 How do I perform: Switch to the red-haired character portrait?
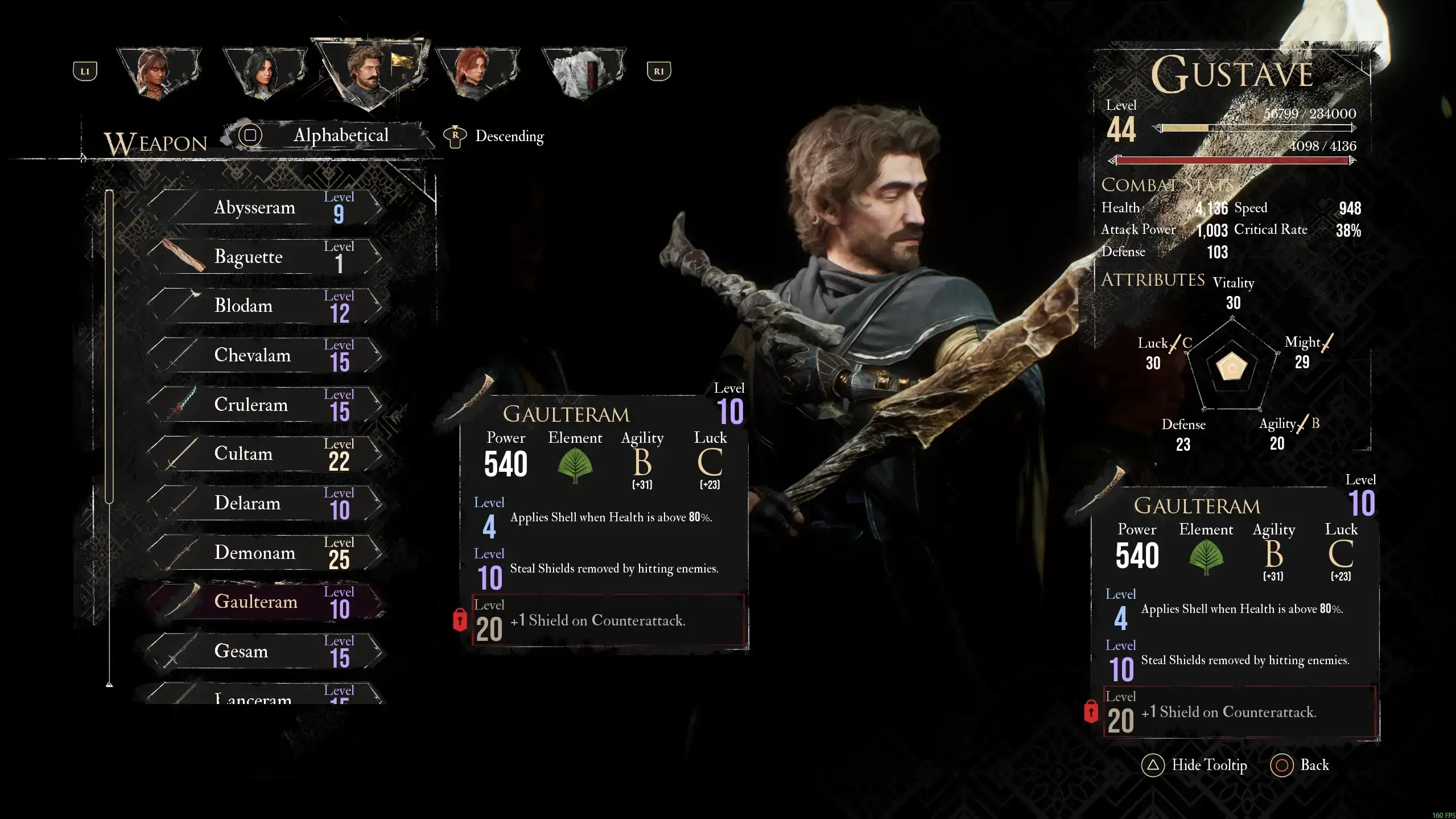(476, 72)
